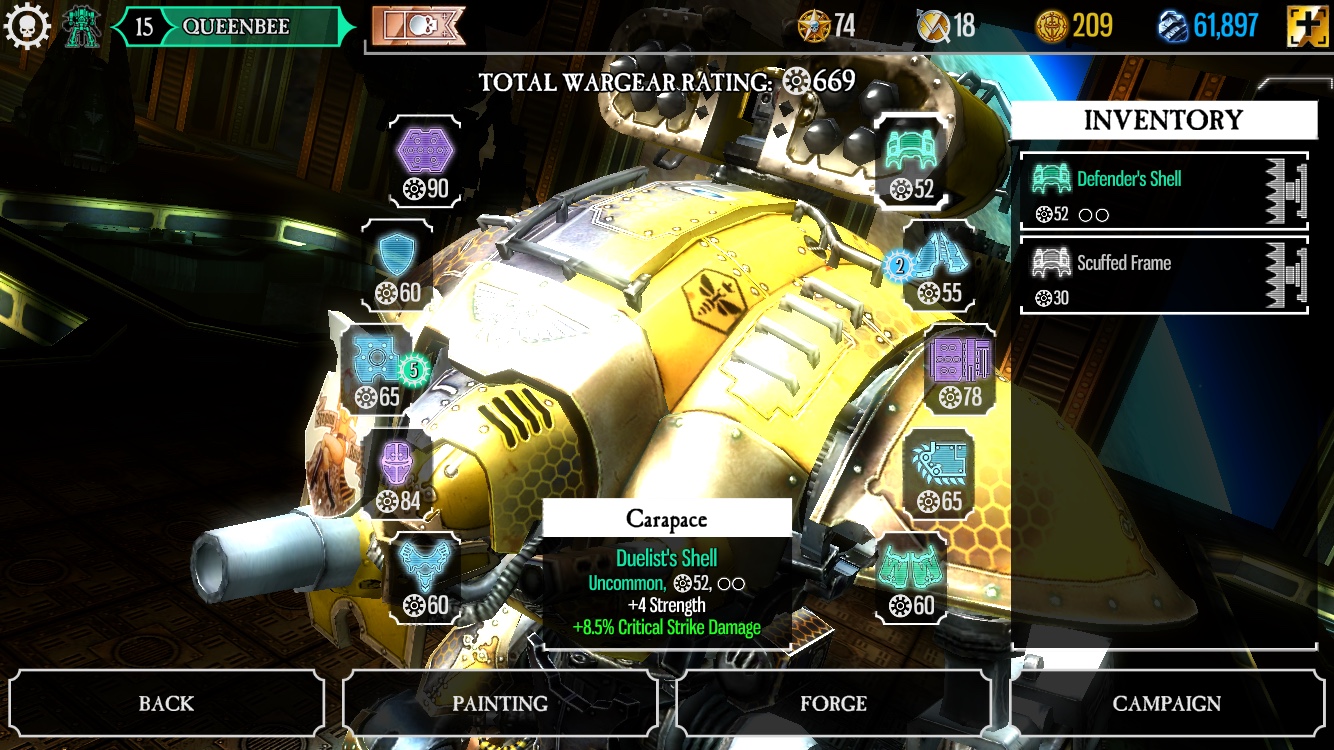Open the QUEENBEE player profile banner
This screenshot has height=750, width=1334.
point(235,27)
